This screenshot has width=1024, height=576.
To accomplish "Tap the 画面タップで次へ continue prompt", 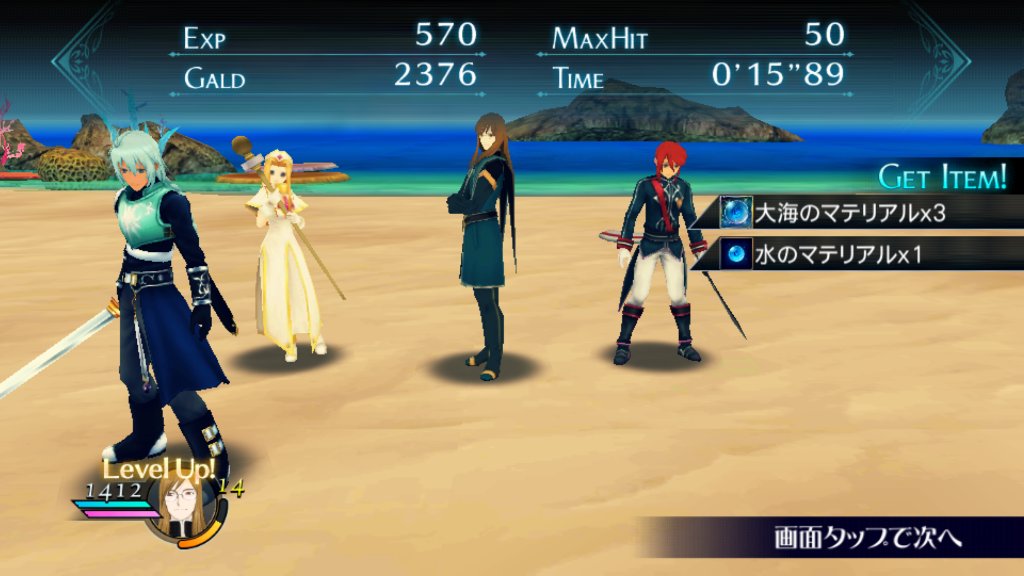I will click(866, 537).
